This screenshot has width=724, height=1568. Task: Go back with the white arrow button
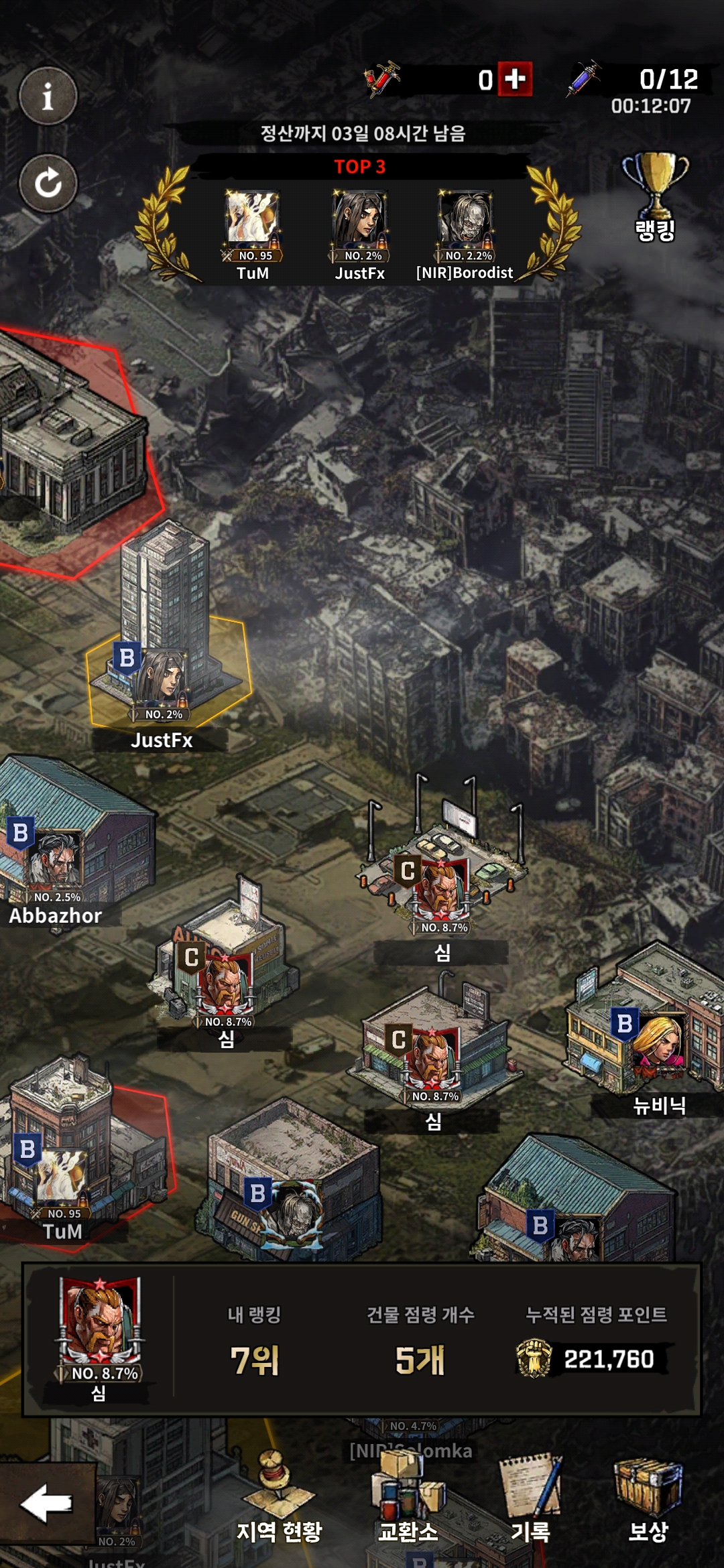(x=47, y=1504)
